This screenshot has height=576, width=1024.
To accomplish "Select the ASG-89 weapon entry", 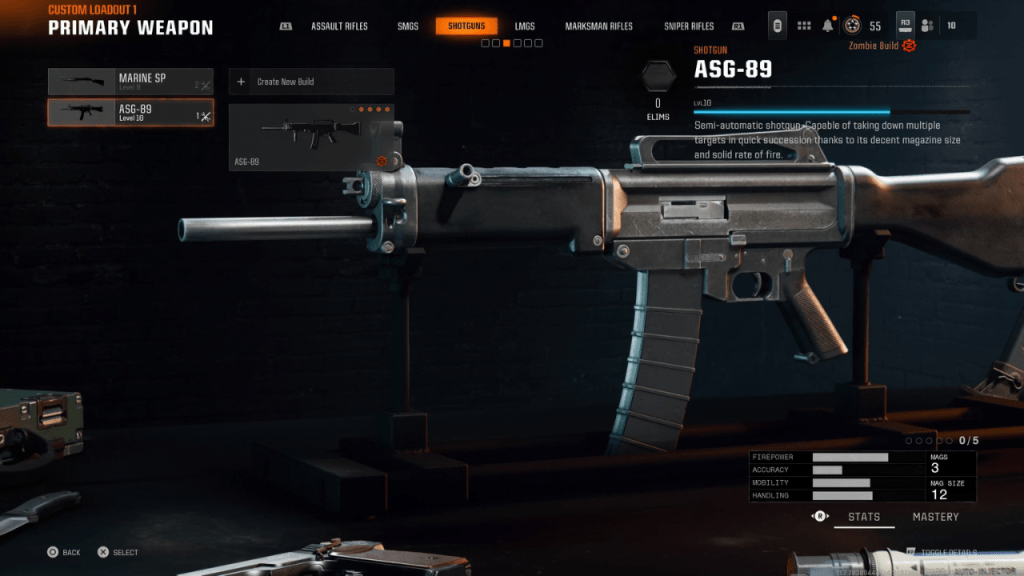I will (130, 113).
